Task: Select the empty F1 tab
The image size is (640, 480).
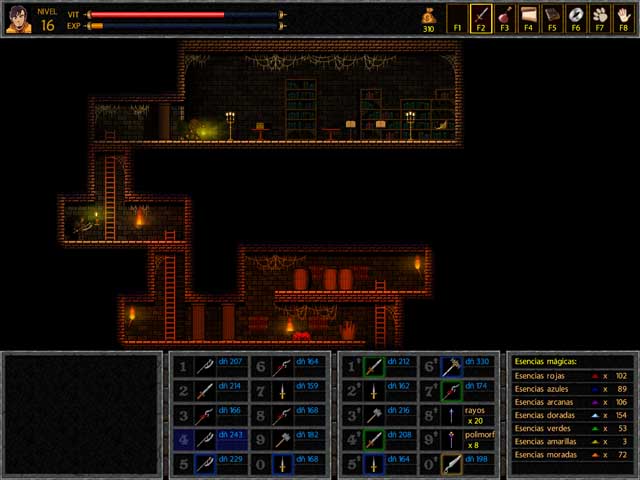Action: [x=457, y=17]
